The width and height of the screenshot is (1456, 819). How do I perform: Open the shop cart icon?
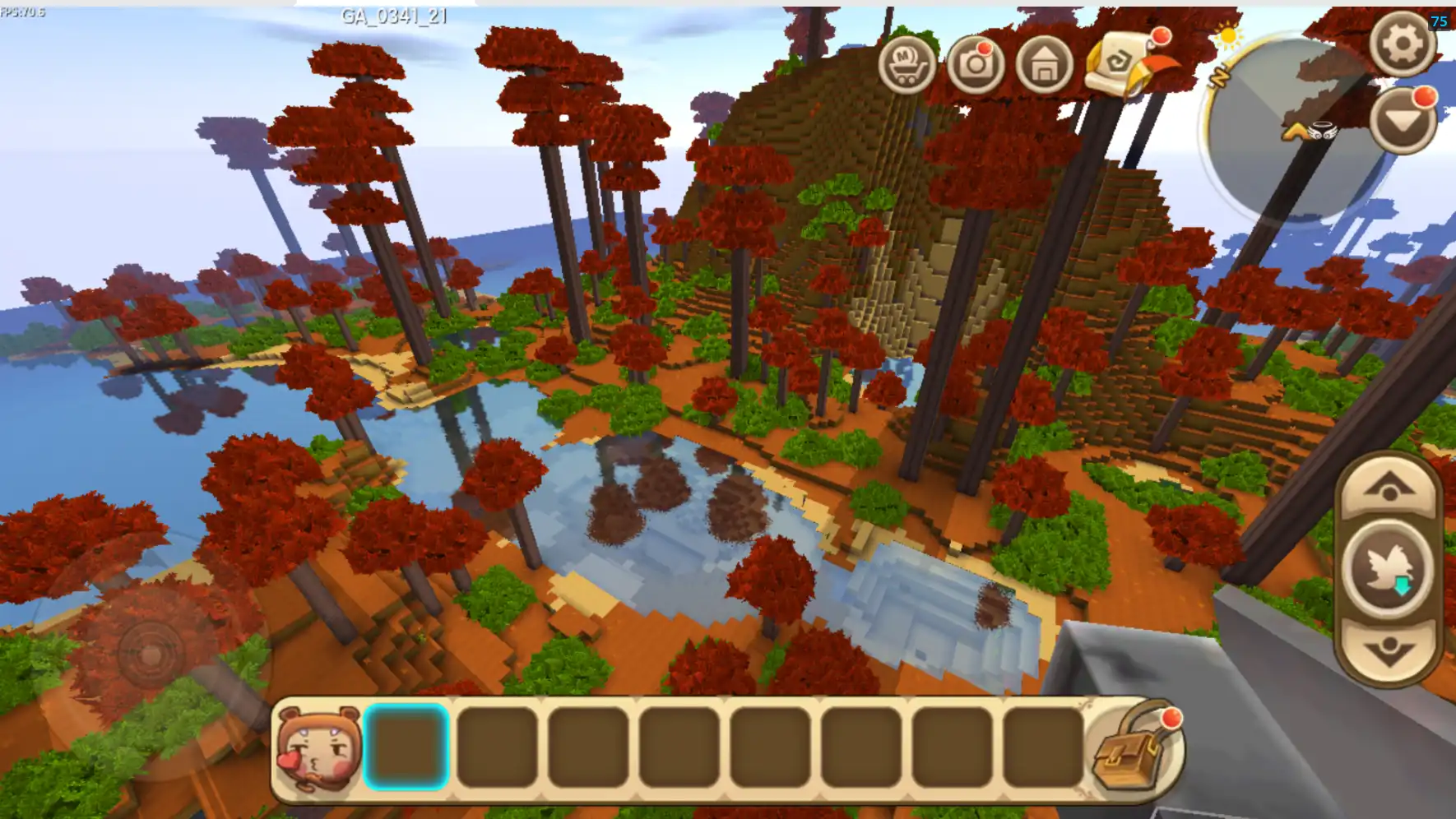(907, 65)
